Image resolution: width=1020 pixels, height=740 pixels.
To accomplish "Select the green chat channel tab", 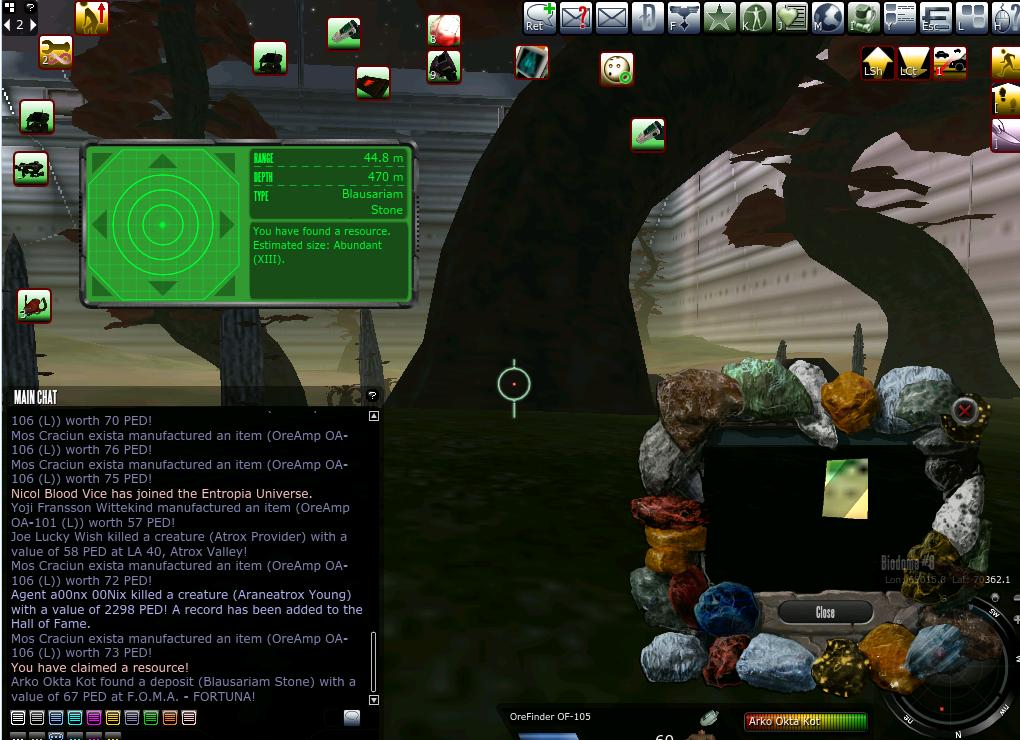I will coord(151,717).
